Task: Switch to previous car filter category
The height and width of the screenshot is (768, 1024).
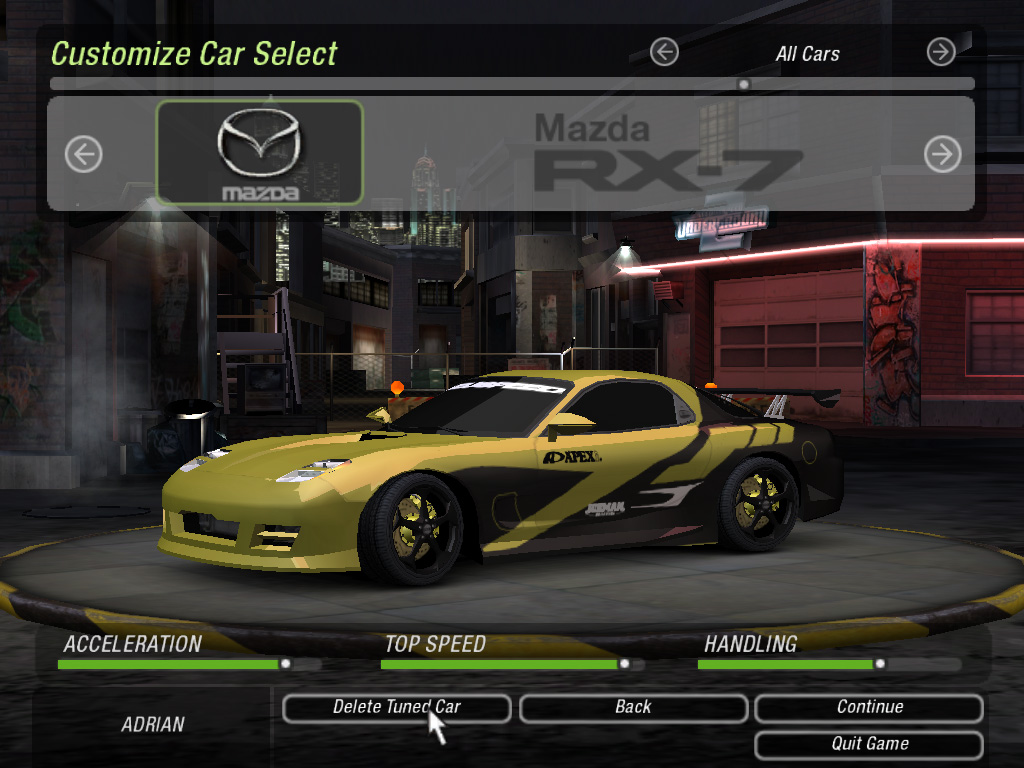Action: pos(664,52)
